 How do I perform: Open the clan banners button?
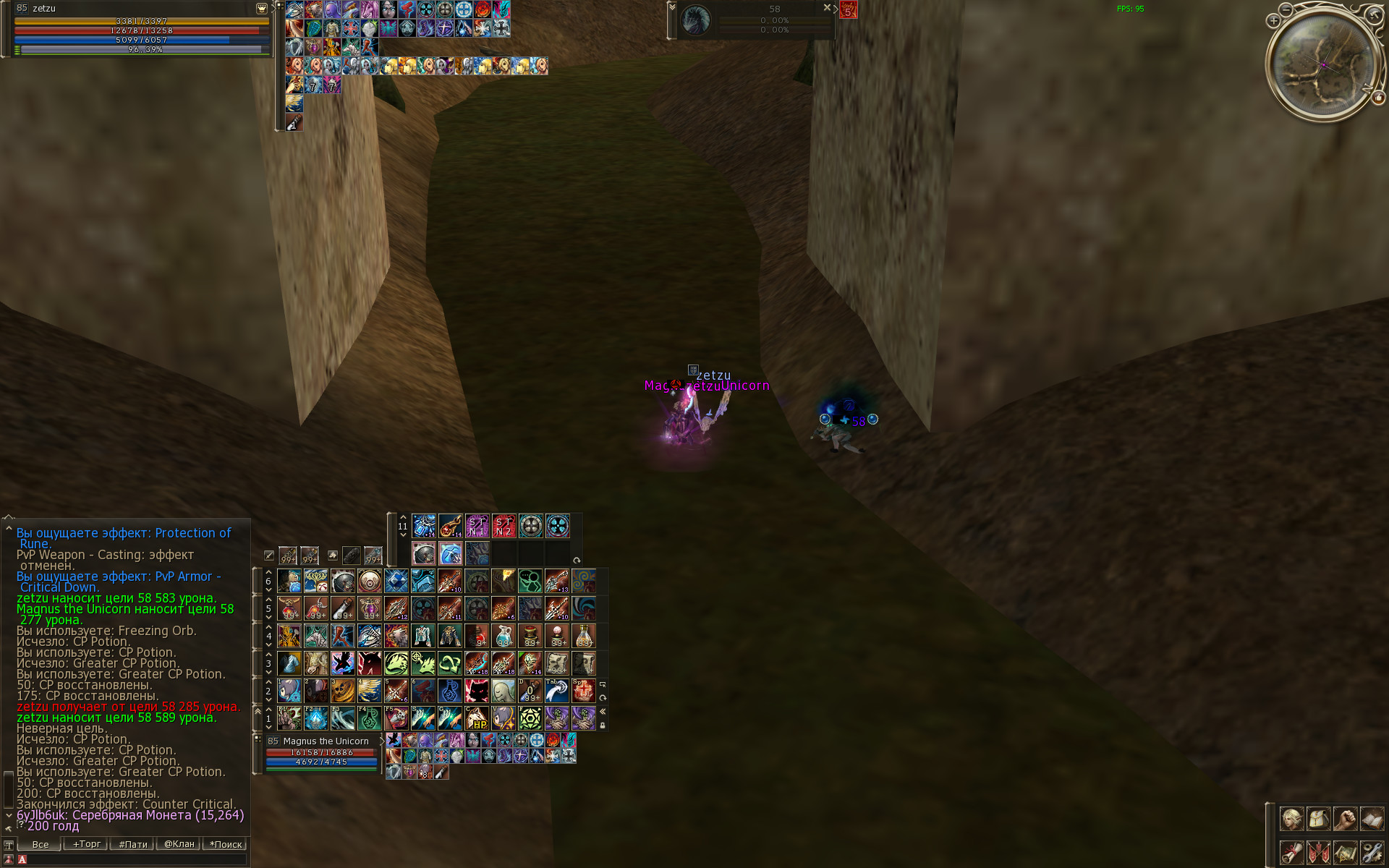[x=1318, y=852]
